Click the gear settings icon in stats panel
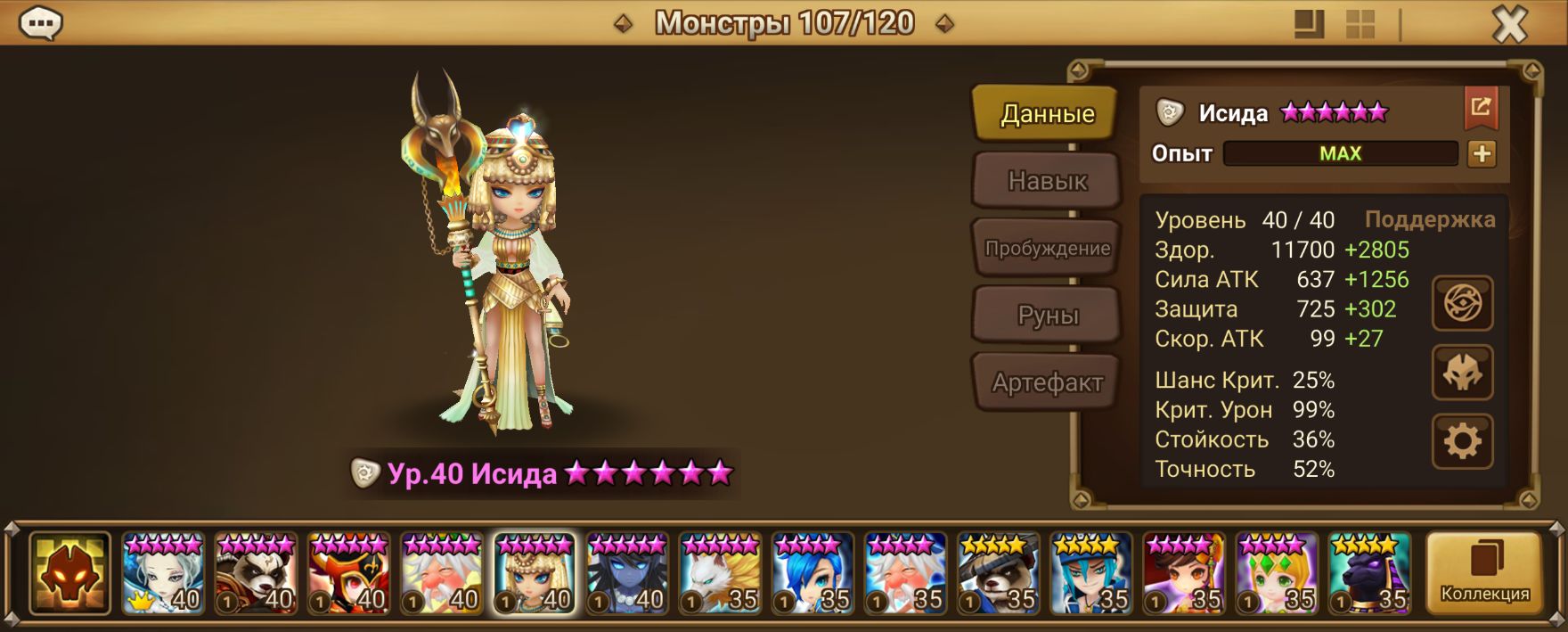 pyautogui.click(x=1462, y=440)
